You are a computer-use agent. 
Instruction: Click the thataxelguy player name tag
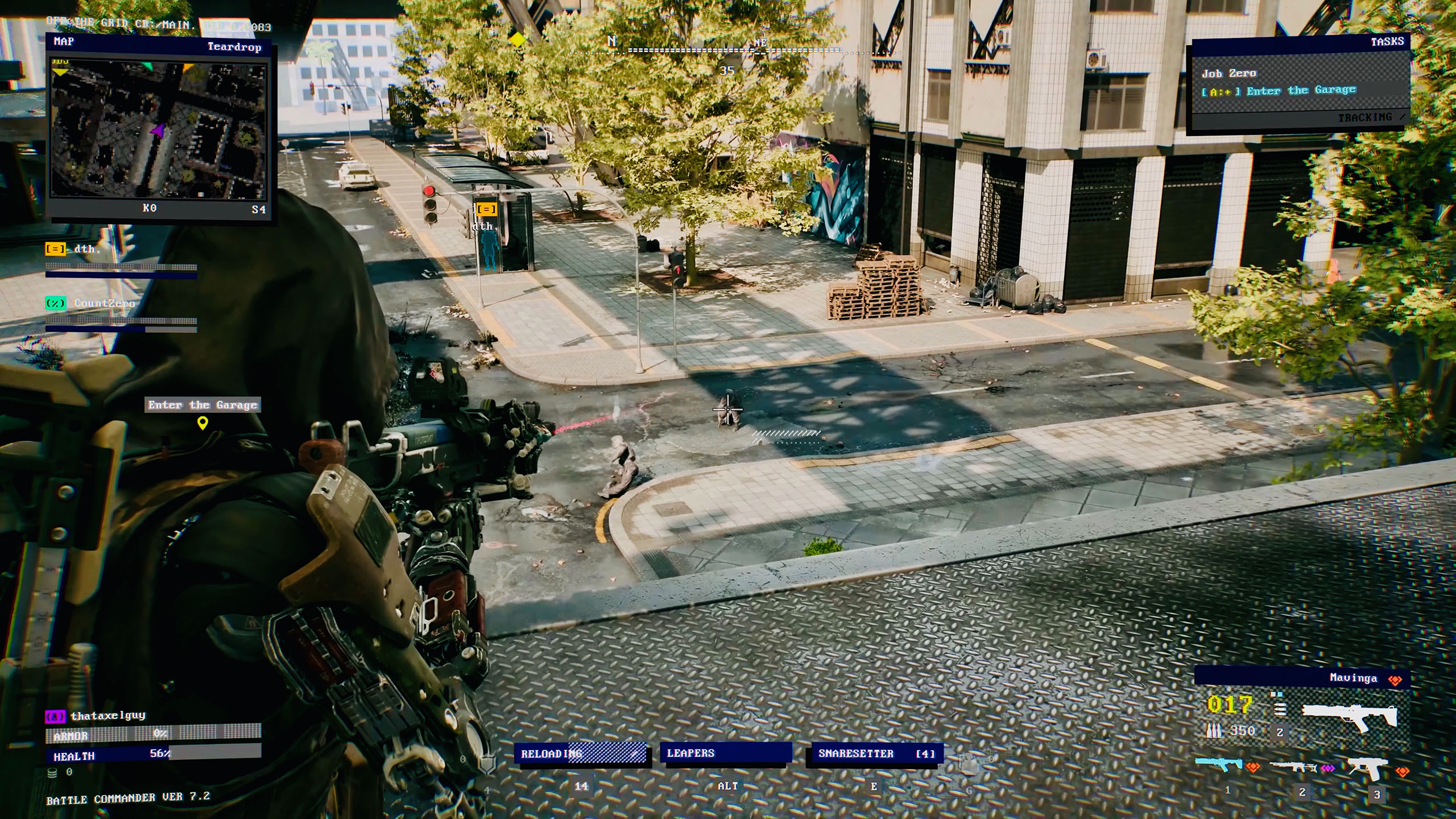(x=107, y=715)
